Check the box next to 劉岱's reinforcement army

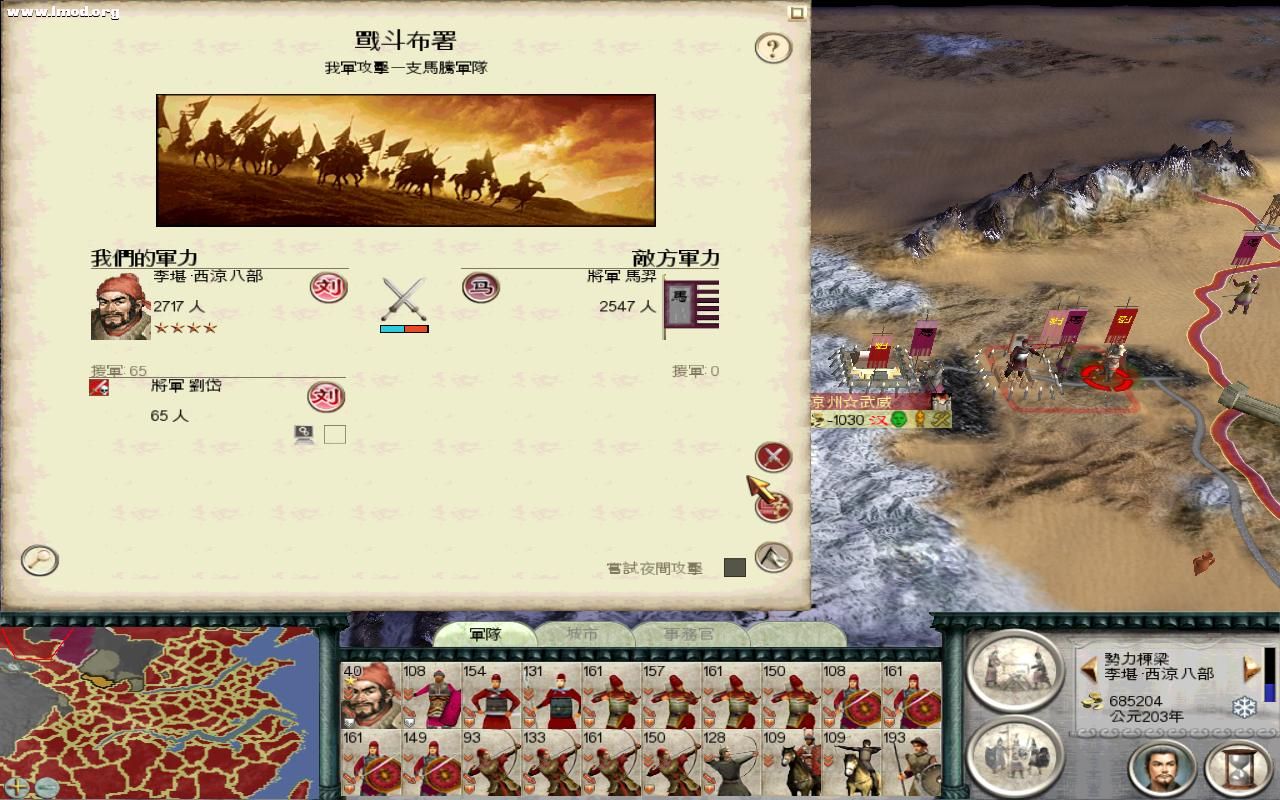(335, 434)
